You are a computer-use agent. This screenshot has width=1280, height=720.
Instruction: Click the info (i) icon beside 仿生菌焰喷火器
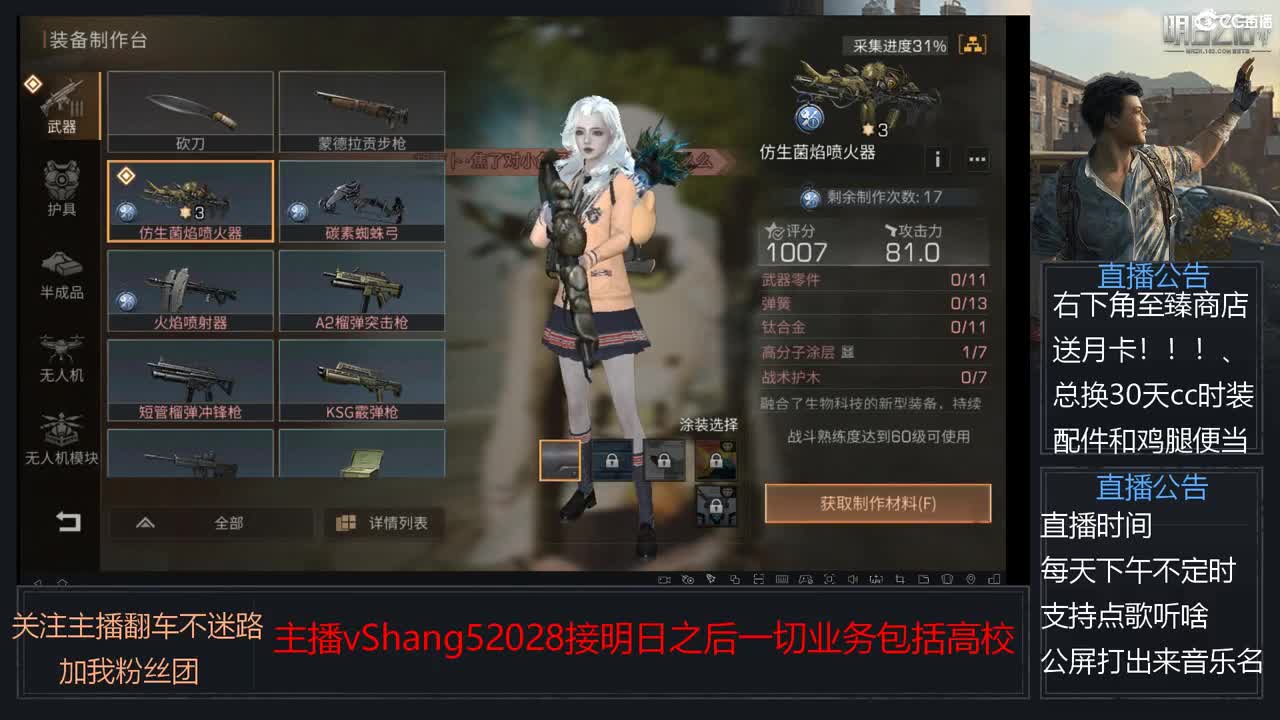click(938, 159)
